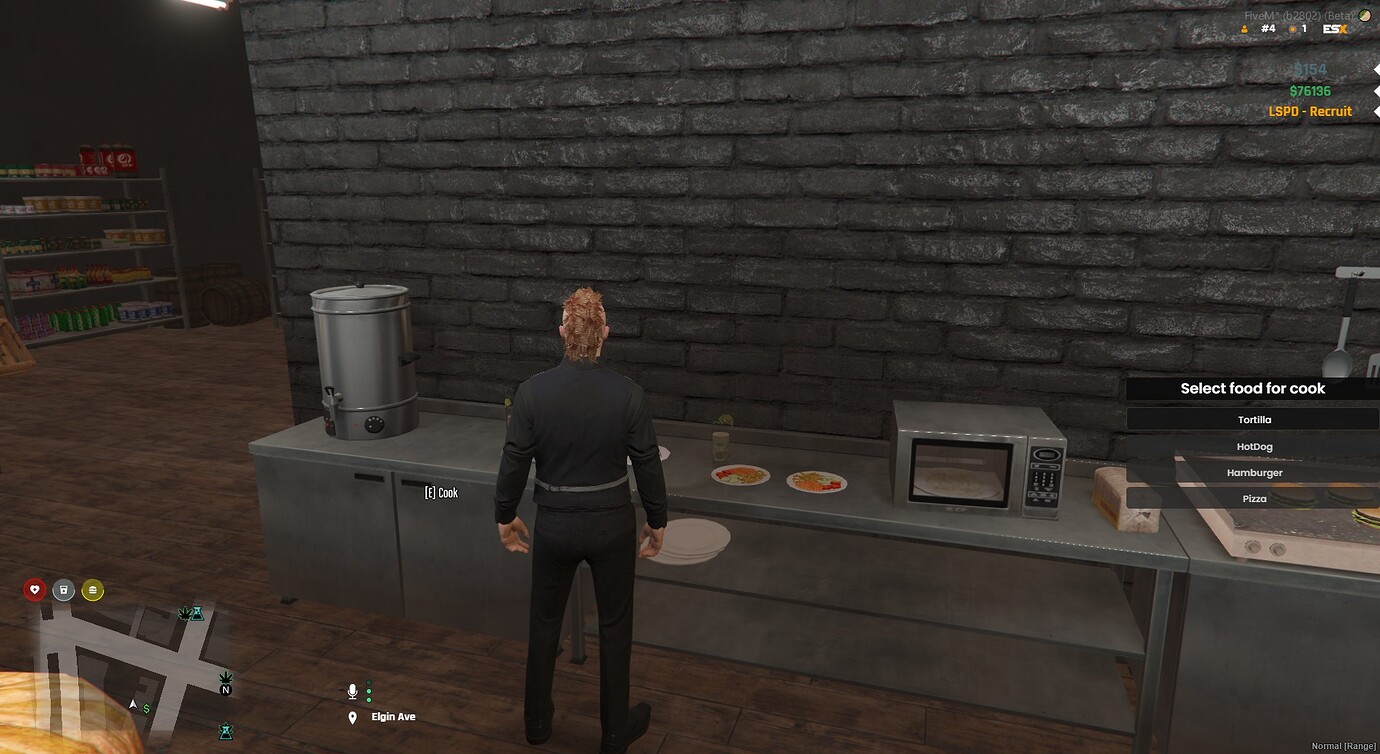This screenshot has width=1380, height=754.
Task: Select Pizza from the cook menu
Action: point(1253,498)
